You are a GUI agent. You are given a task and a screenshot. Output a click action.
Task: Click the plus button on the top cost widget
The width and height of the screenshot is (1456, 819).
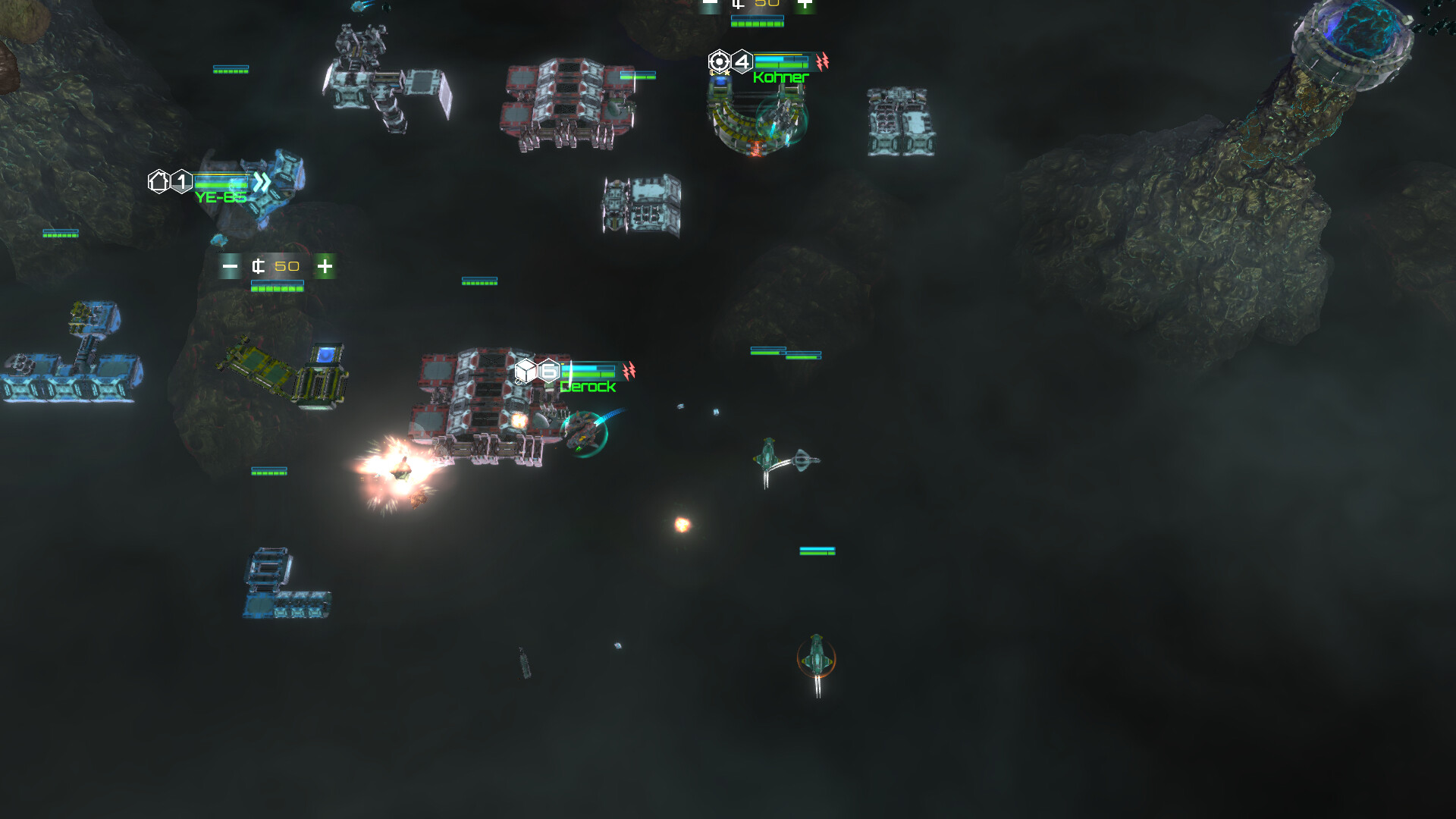coord(805,3)
